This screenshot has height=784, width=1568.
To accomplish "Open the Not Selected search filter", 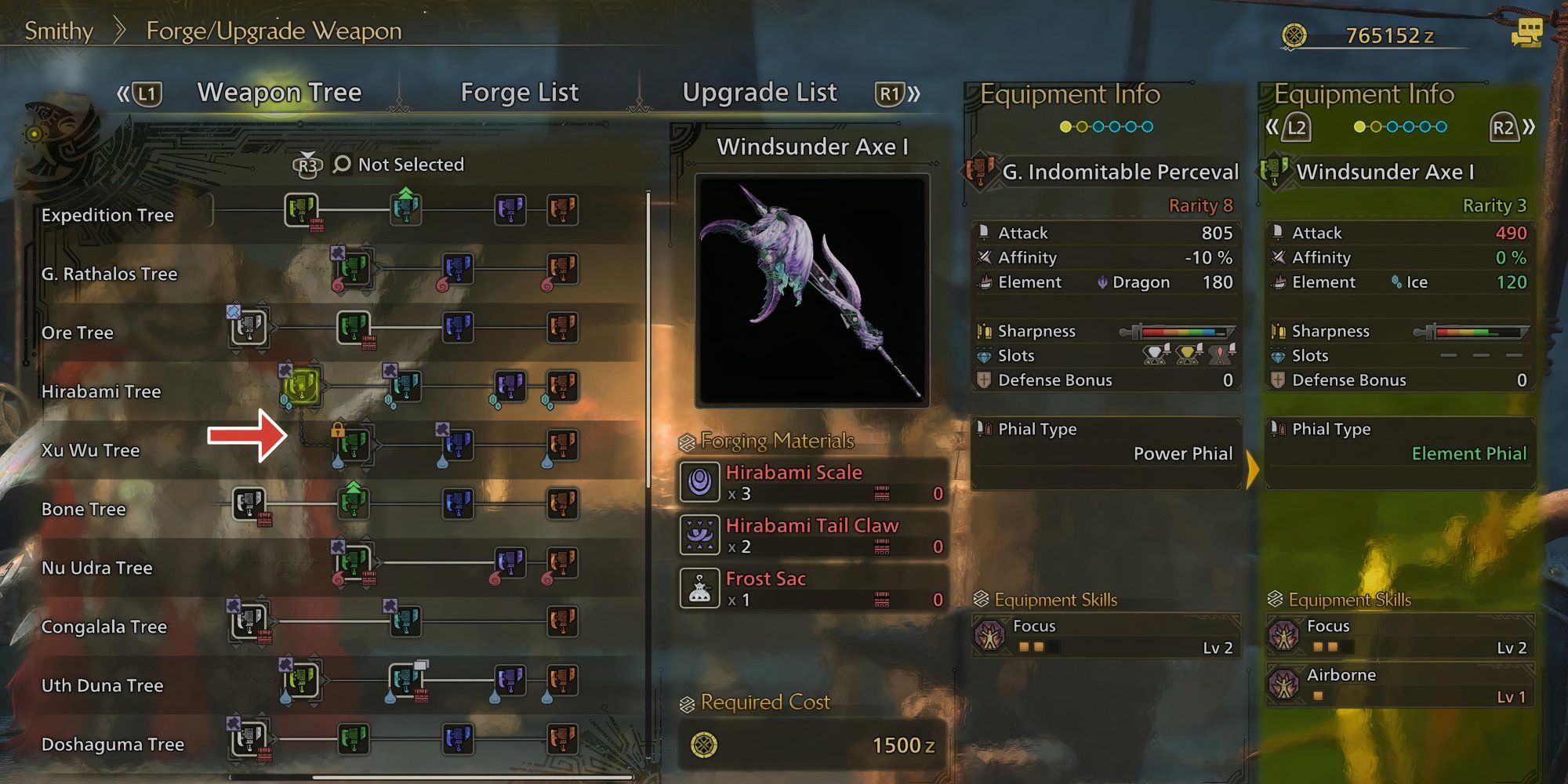I will coord(398,165).
